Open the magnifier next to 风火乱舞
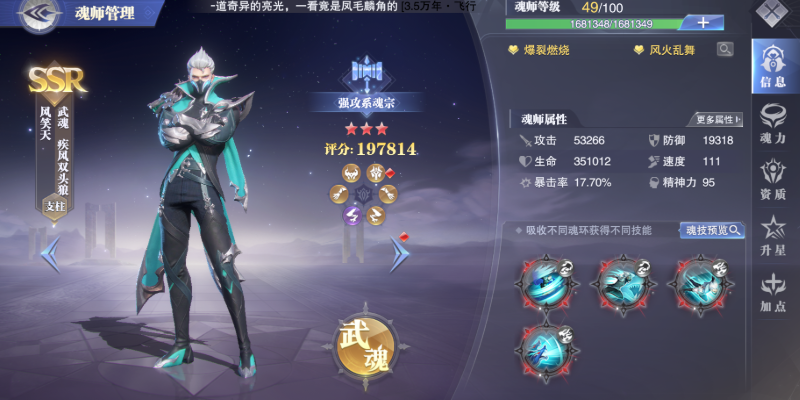 (x=724, y=48)
